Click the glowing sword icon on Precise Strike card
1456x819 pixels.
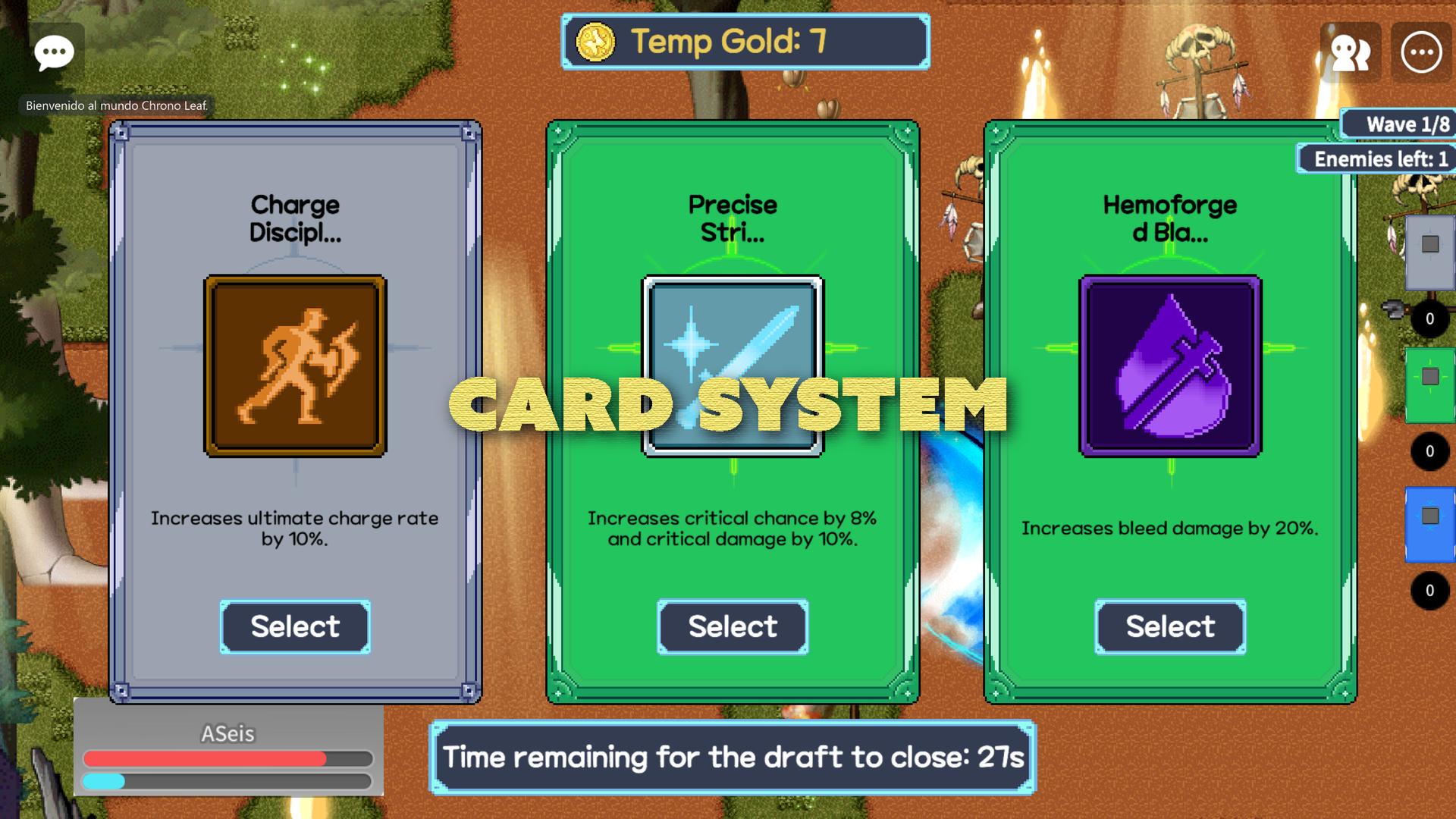[732, 366]
